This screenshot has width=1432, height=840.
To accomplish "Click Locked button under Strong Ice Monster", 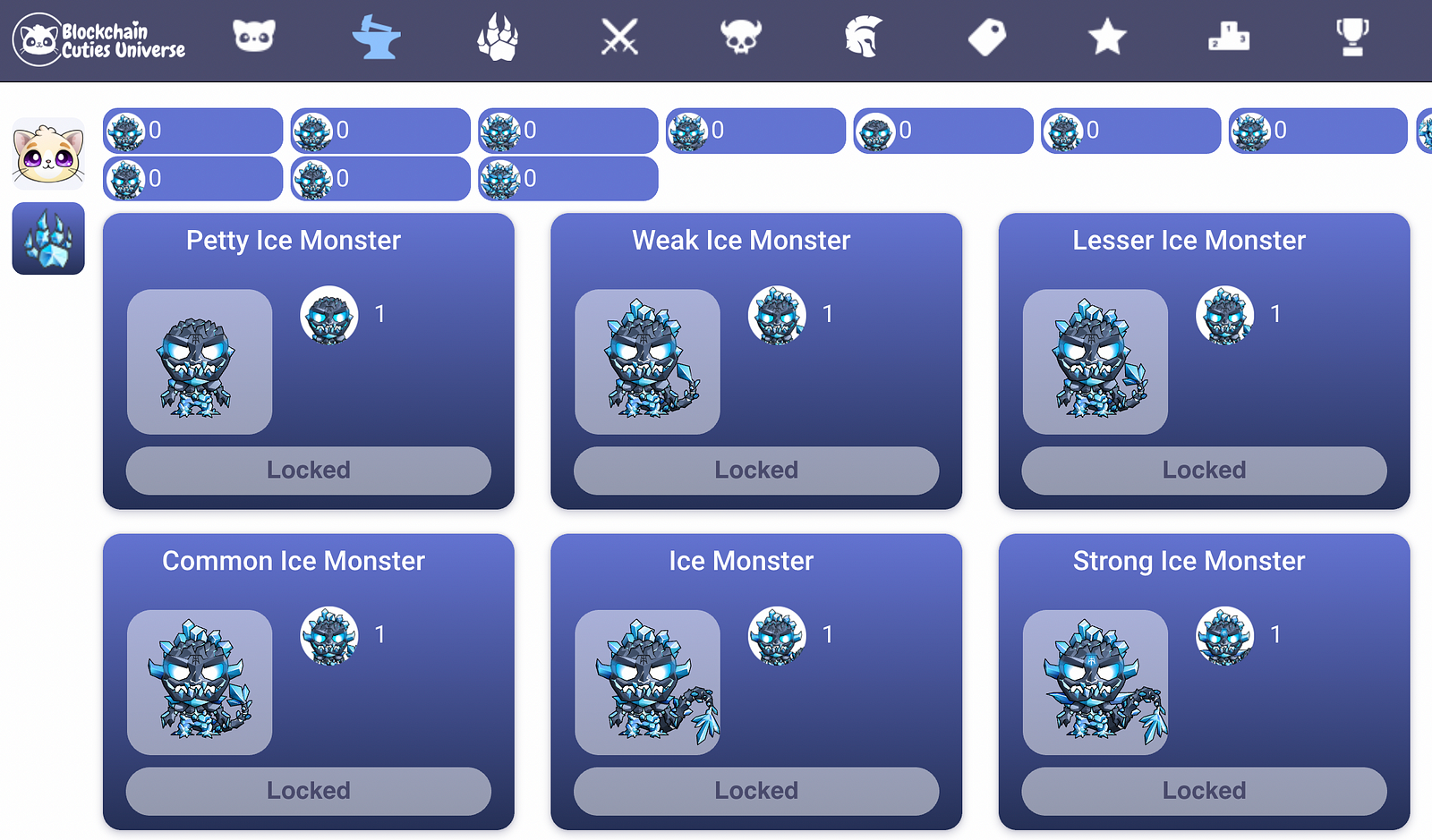I will [x=1204, y=791].
